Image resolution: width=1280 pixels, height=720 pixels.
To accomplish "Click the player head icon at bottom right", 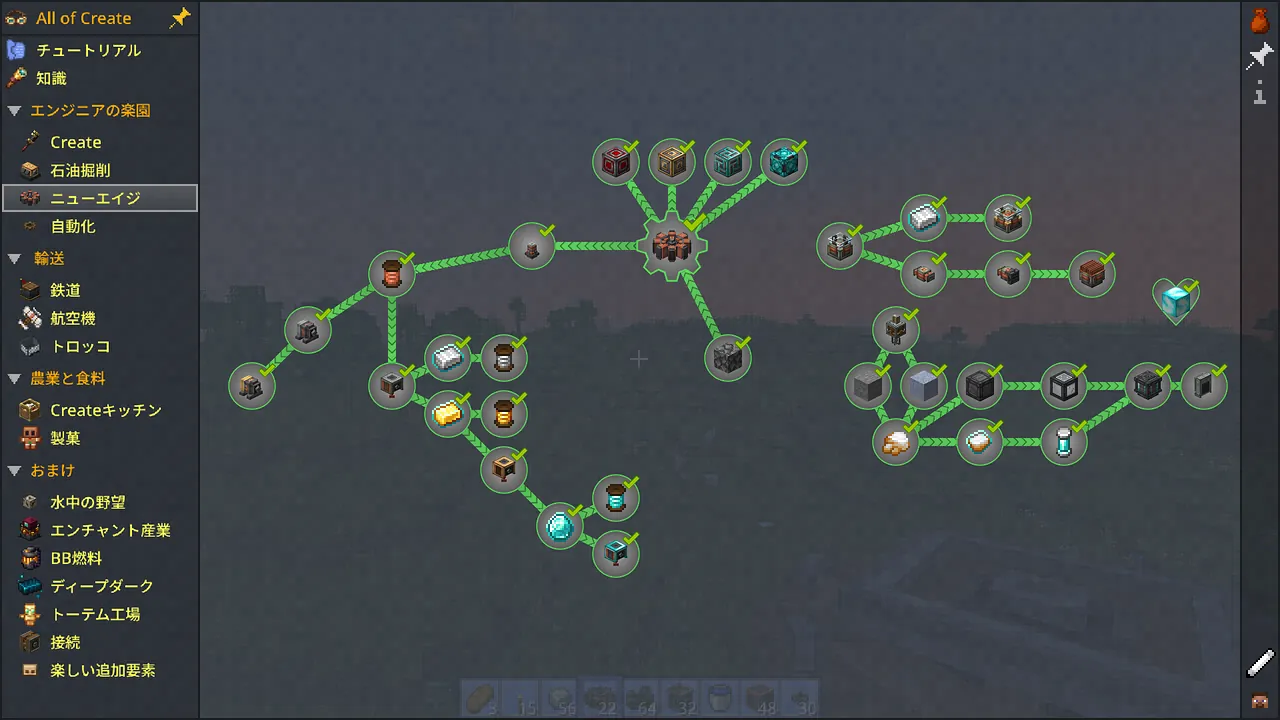I will pyautogui.click(x=1260, y=700).
